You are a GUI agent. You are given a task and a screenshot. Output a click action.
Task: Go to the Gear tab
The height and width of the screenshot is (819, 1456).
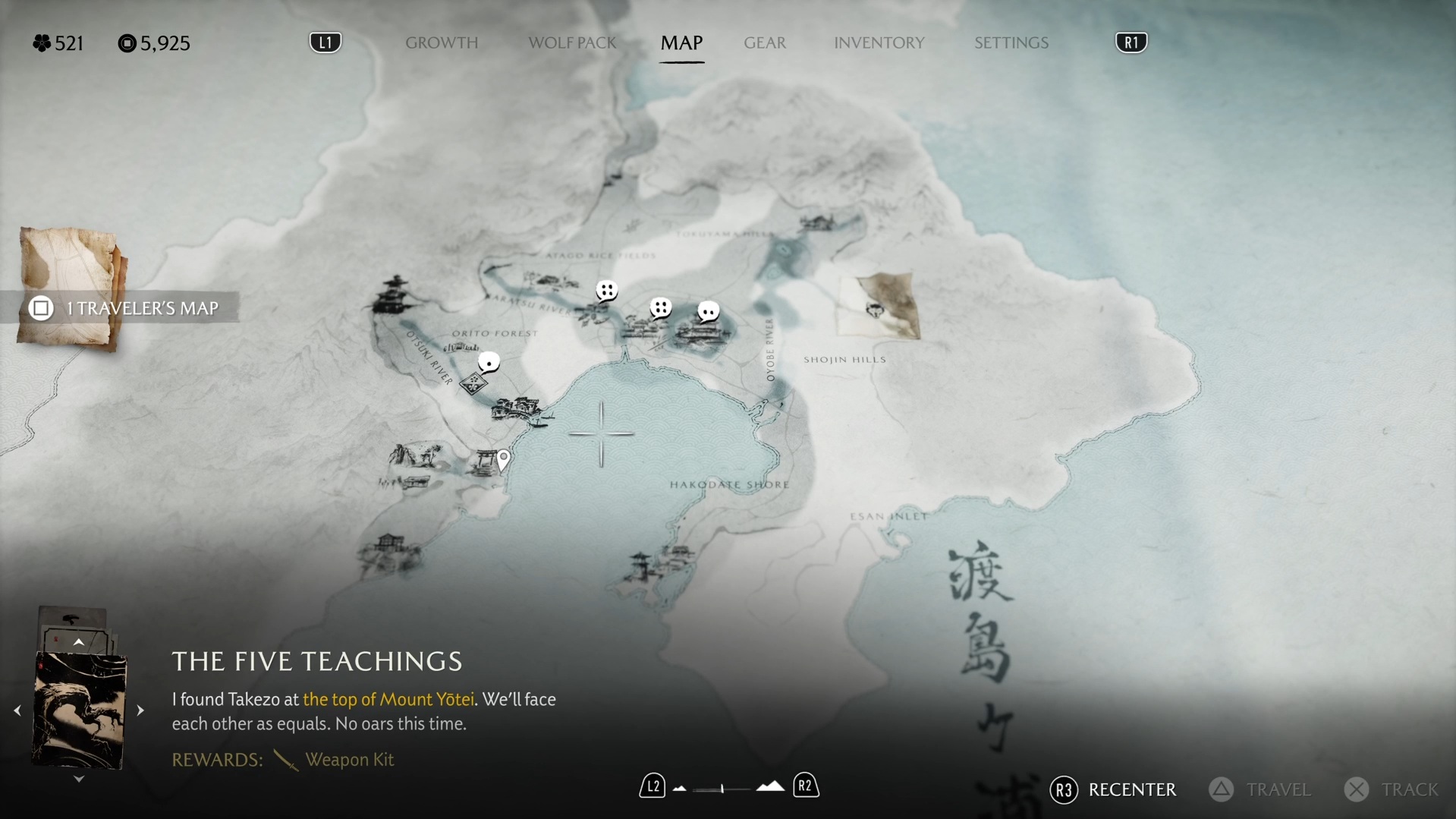pos(764,43)
